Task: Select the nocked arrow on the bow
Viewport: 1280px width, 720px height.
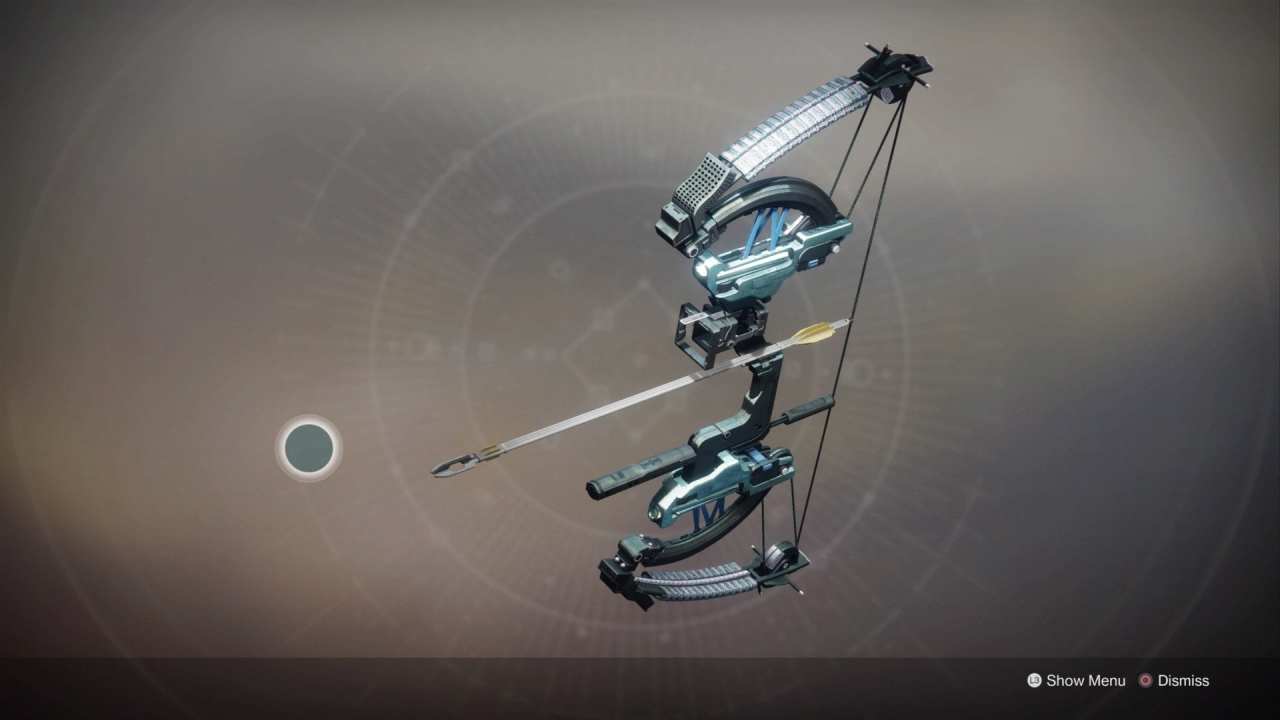Action: coord(650,400)
